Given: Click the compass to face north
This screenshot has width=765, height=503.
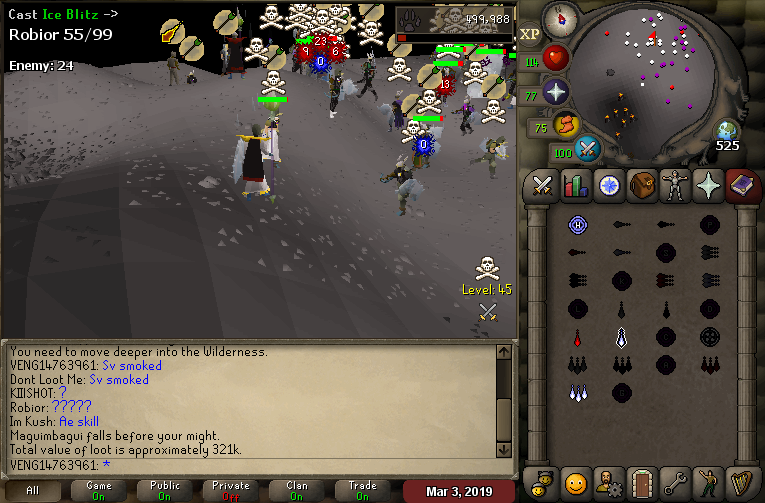Looking at the screenshot, I should [561, 17].
